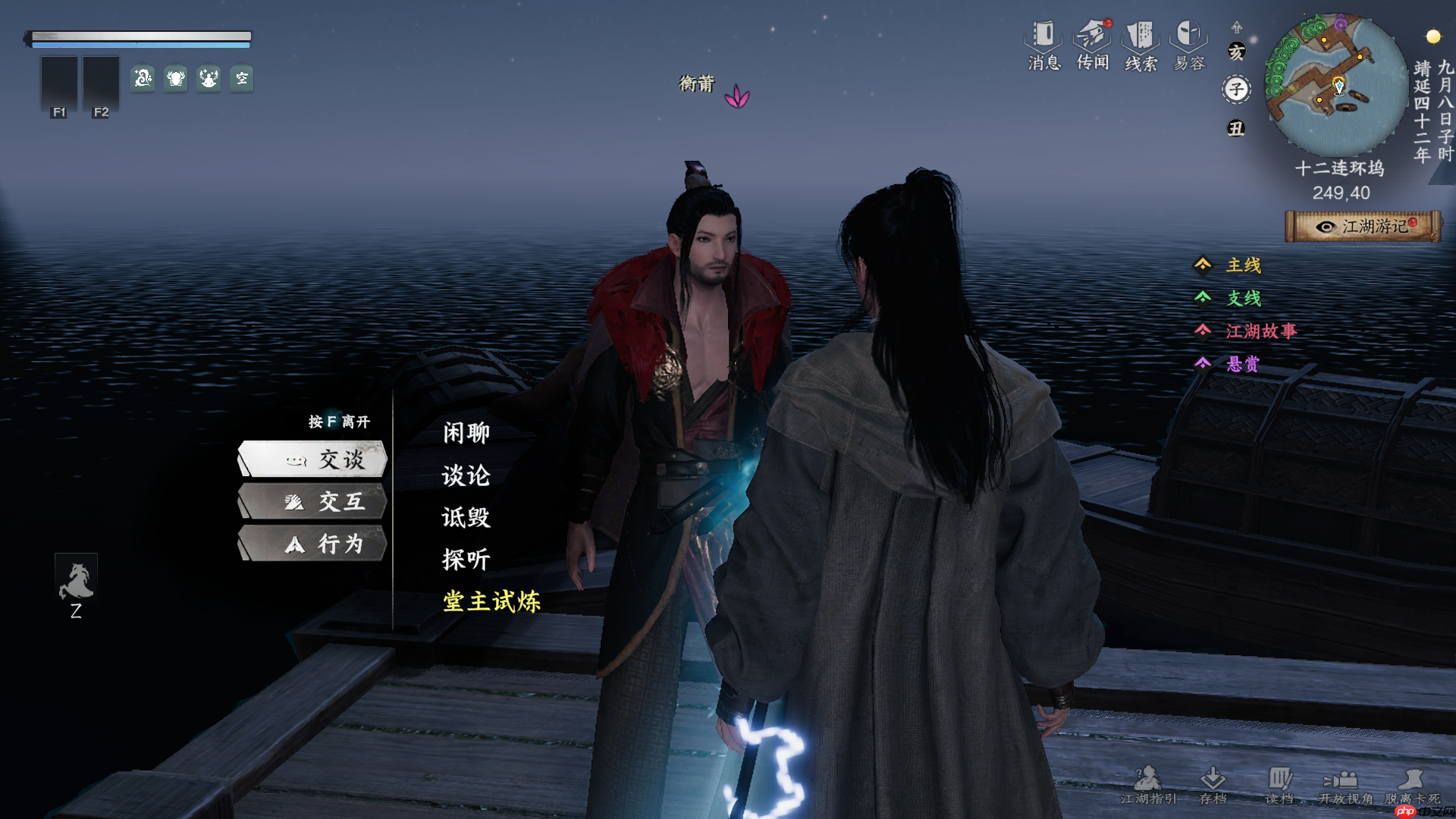Toggle the 悬赏 bounty quest category
This screenshot has width=1456, height=819.
click(1241, 364)
